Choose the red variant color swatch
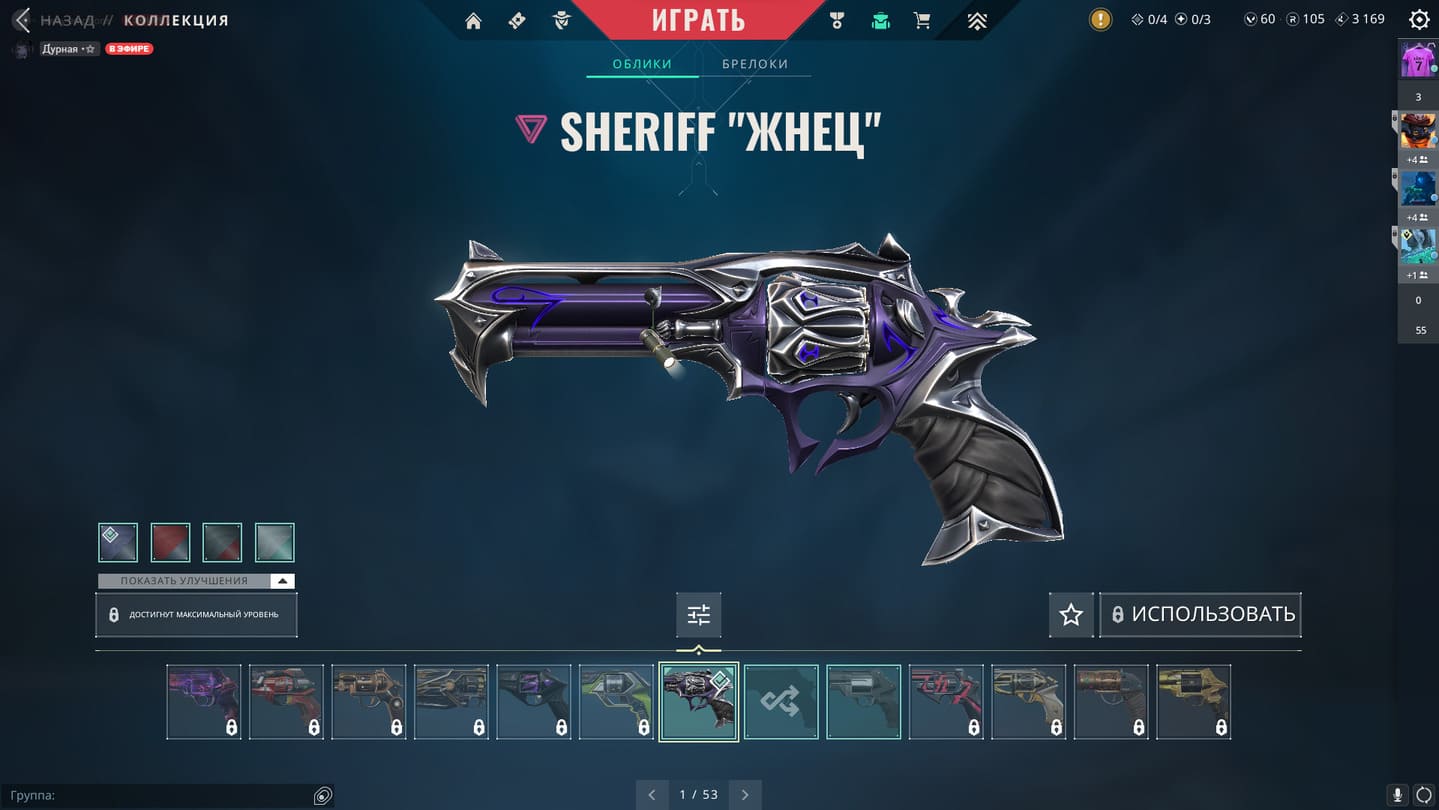Viewport: 1439px width, 810px height. pos(170,542)
